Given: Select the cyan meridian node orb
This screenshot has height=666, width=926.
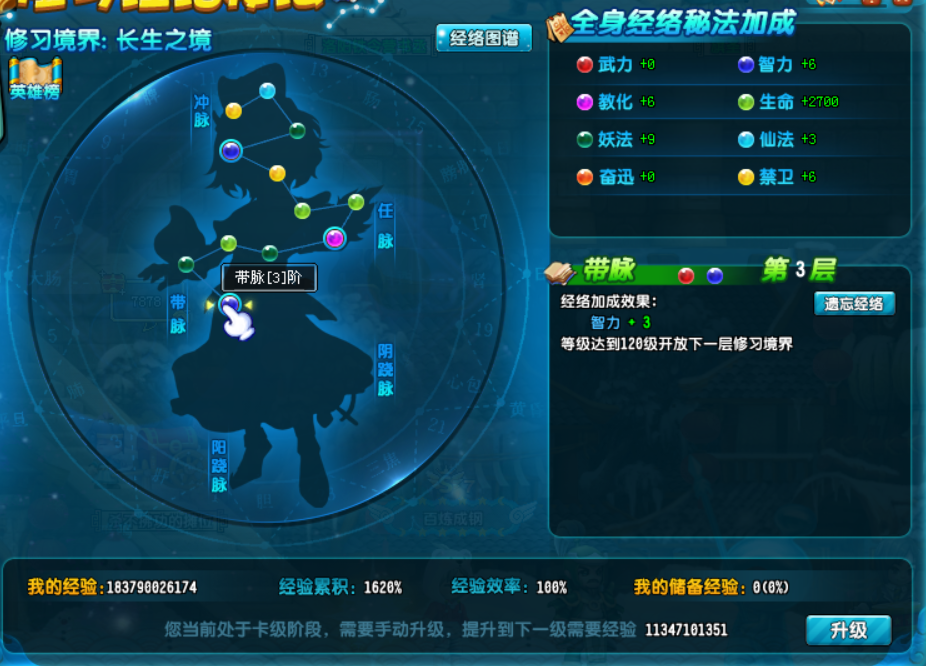Looking at the screenshot, I should click(267, 91).
